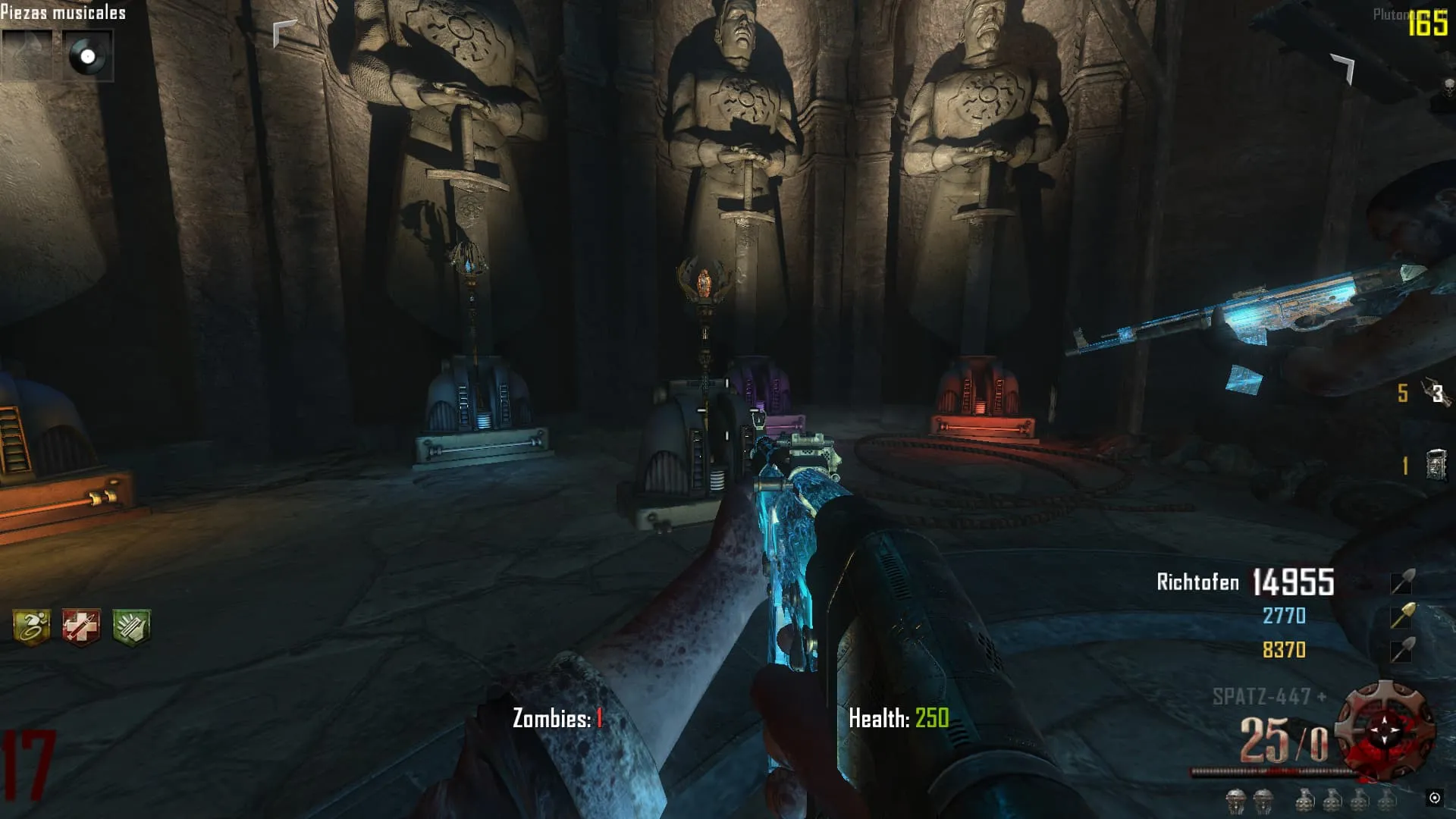Screen dimensions: 1456x819
Task: Click the gramophone music piece slot
Action: pos(27,55)
